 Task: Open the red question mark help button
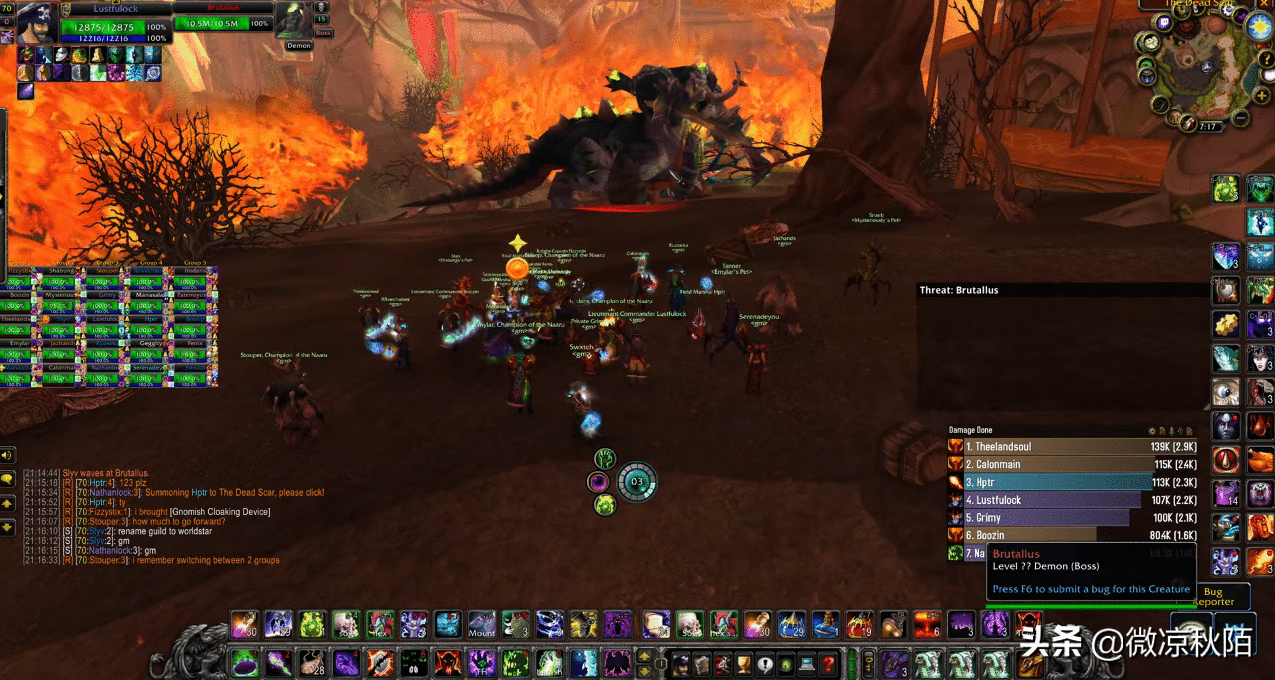point(828,663)
